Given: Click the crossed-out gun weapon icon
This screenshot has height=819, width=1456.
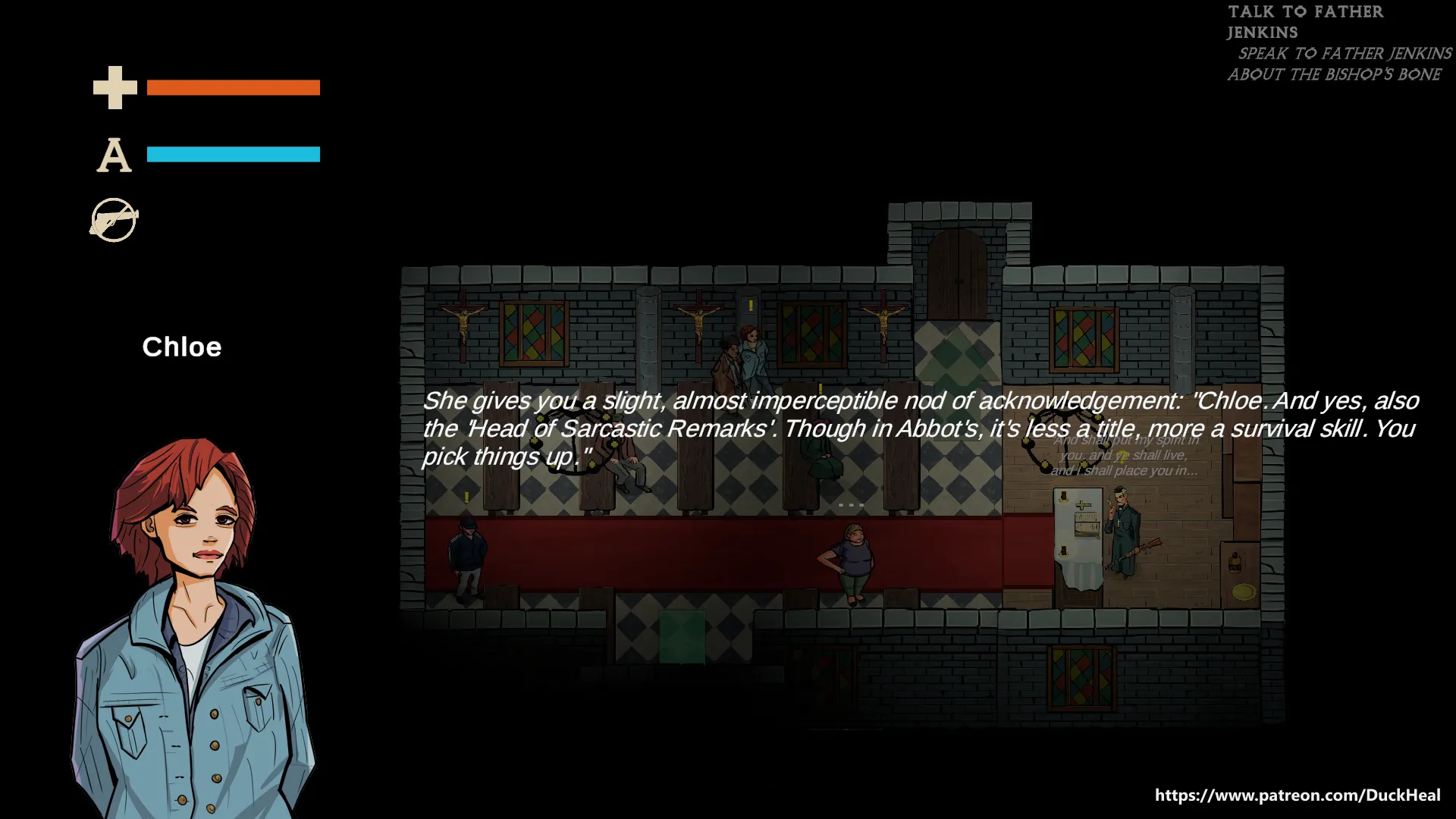Looking at the screenshot, I should point(114,220).
